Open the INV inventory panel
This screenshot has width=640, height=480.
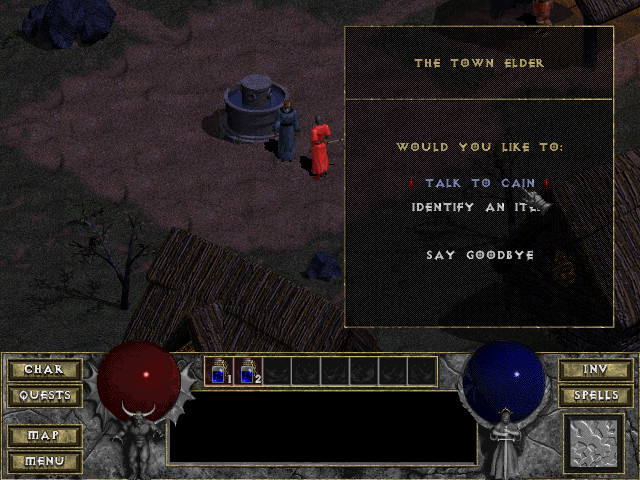pyautogui.click(x=594, y=370)
